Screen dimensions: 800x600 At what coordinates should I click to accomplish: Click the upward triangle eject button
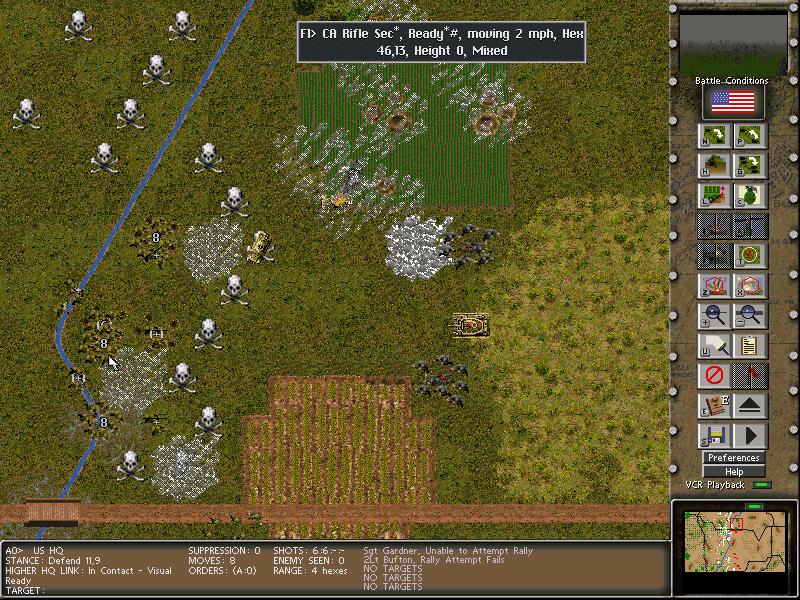coord(750,407)
